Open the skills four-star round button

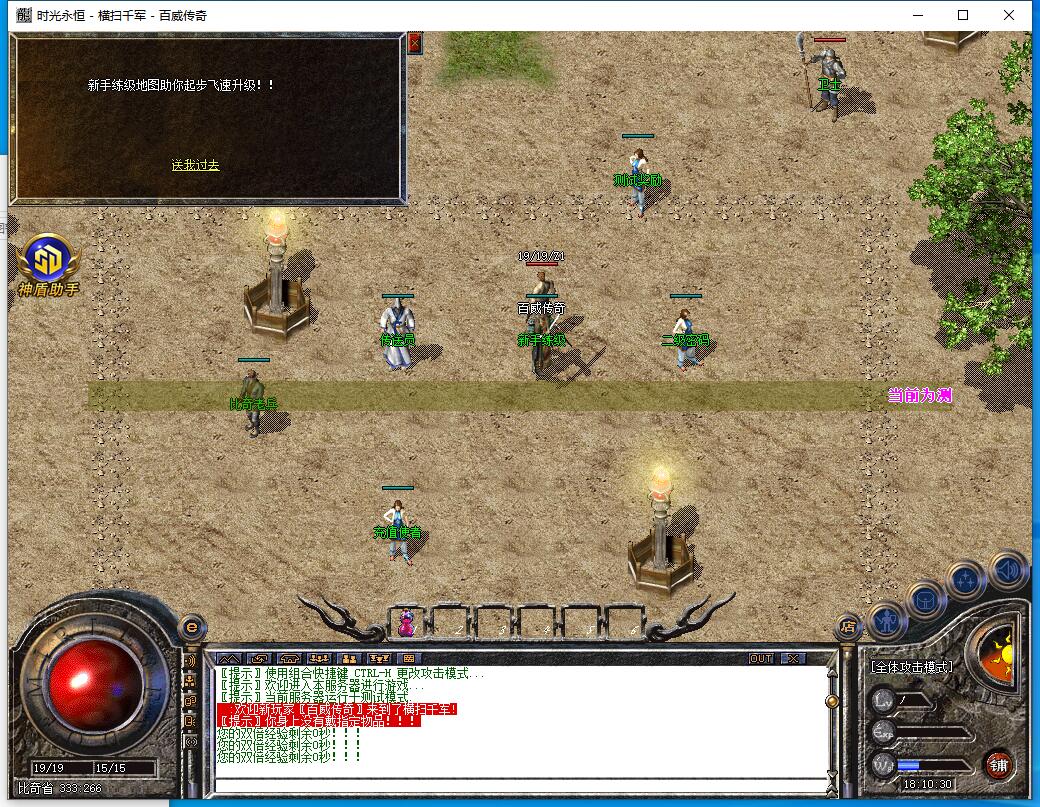tap(966, 579)
